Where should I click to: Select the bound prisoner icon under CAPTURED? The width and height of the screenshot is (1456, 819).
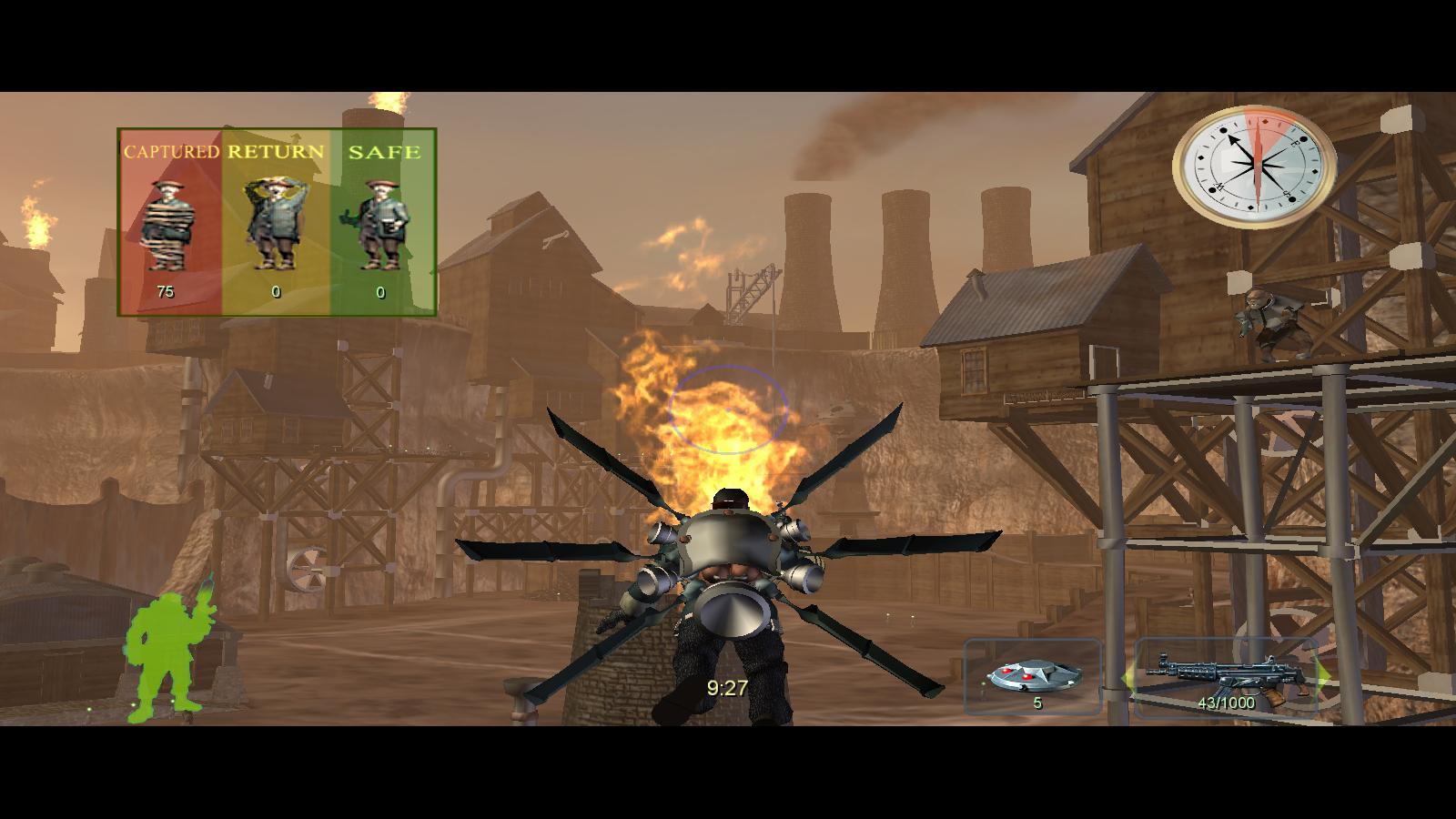click(169, 227)
